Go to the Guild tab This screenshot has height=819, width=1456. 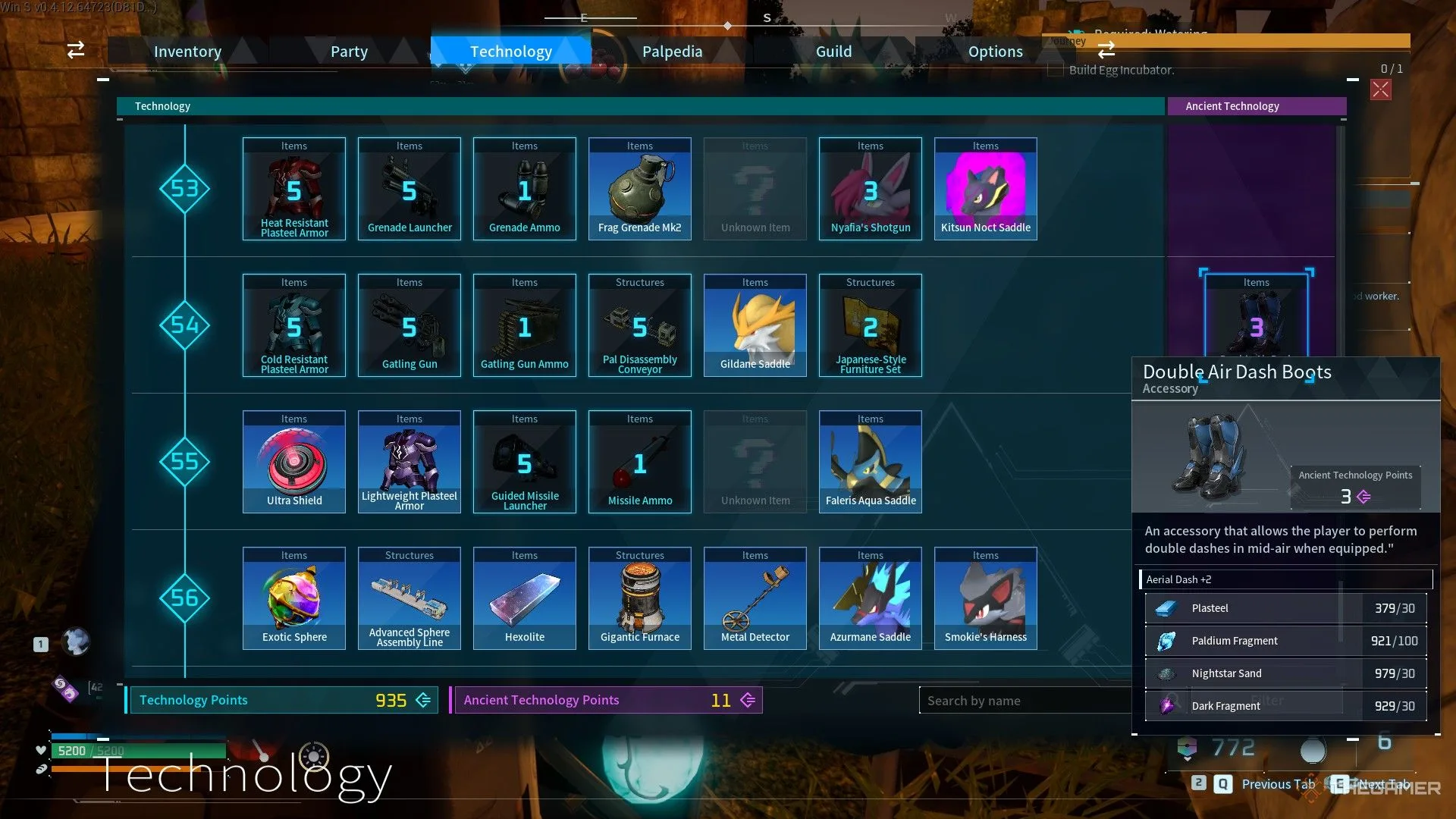[x=833, y=52]
